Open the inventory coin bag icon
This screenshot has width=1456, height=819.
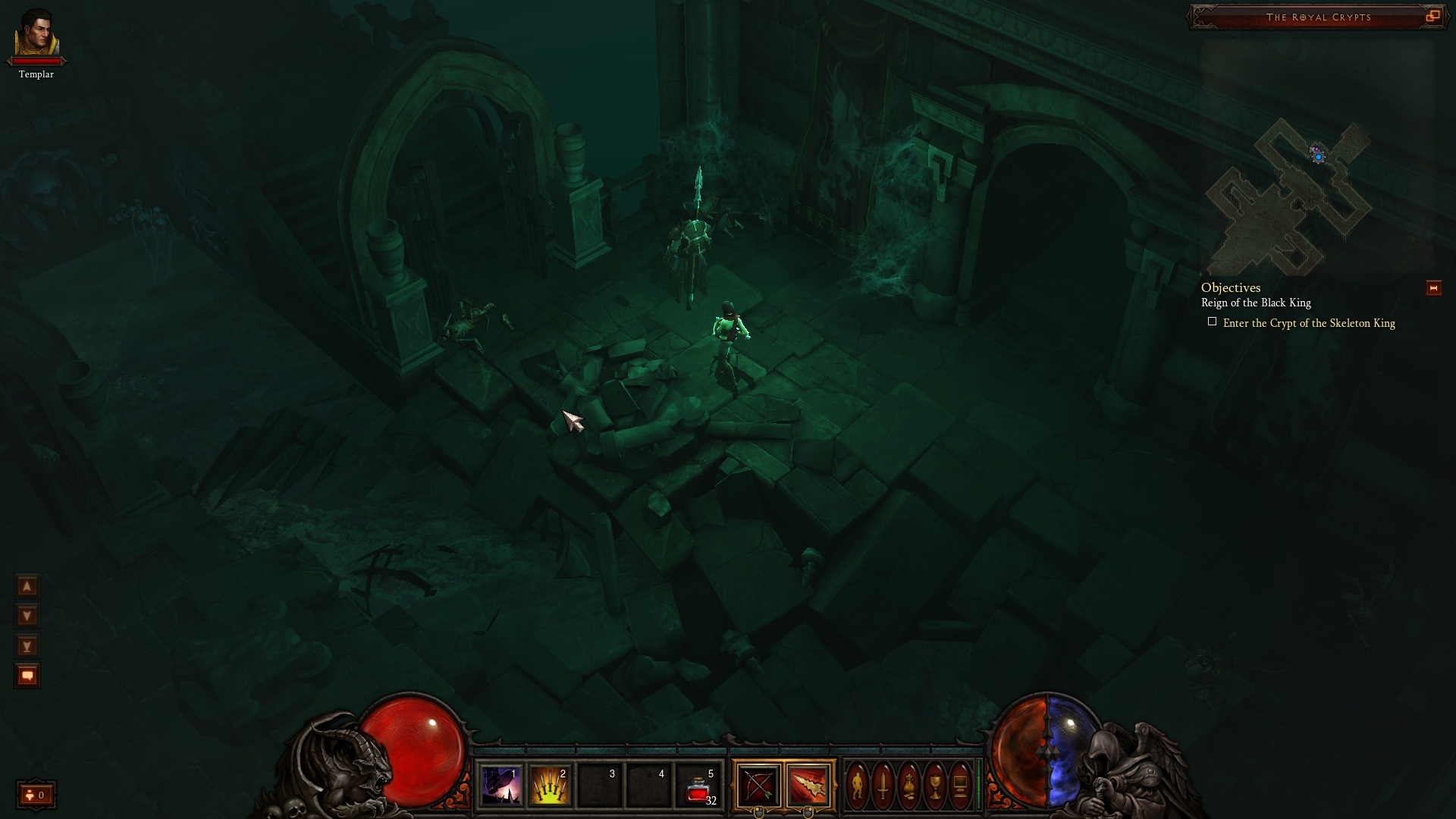(909, 786)
